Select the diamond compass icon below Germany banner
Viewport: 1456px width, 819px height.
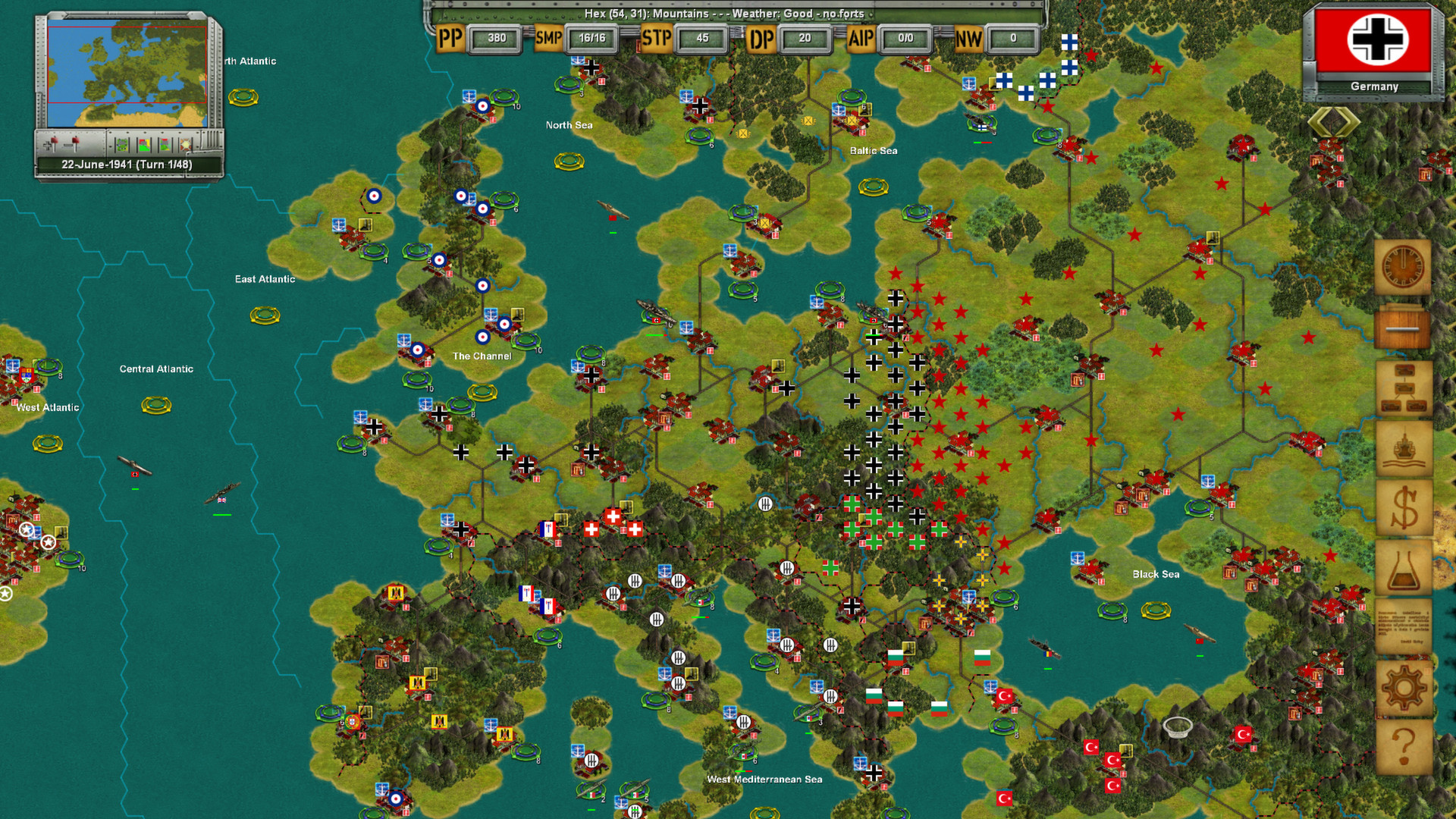tap(1333, 121)
